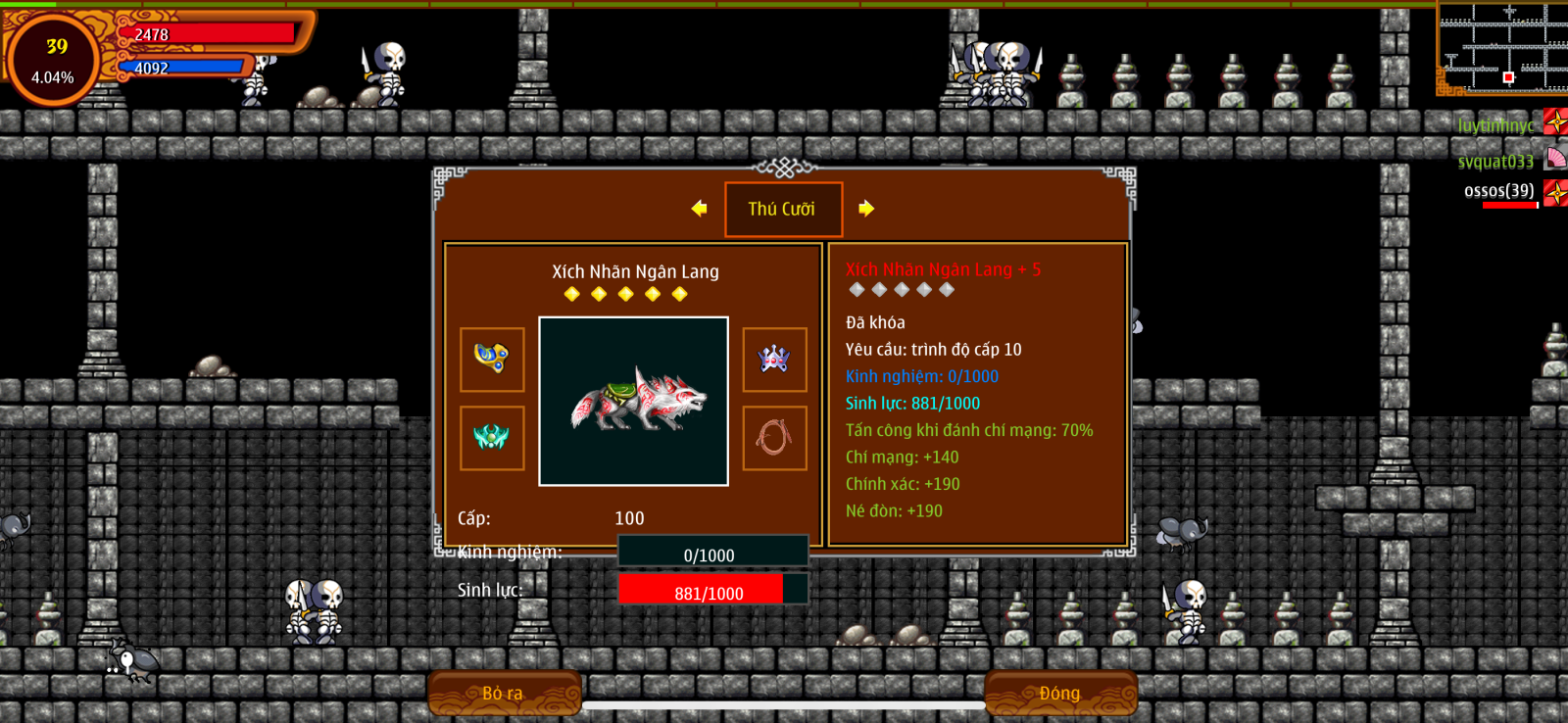Select player svquat033 in the party list
This screenshot has height=723, width=1568.
tap(1495, 161)
